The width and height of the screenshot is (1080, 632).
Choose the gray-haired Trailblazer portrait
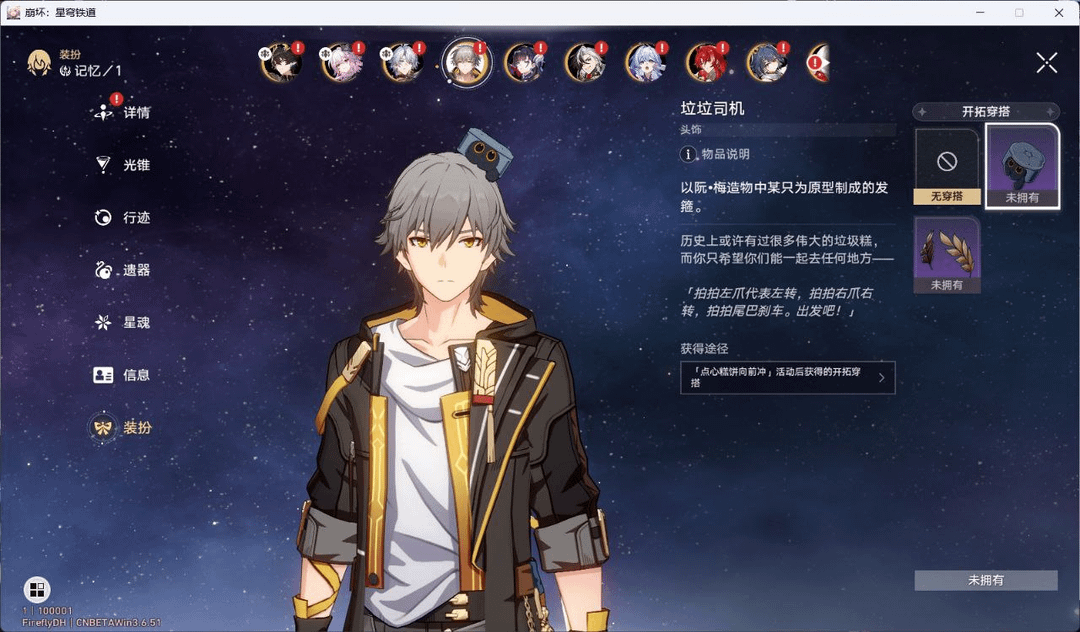pyautogui.click(x=466, y=63)
